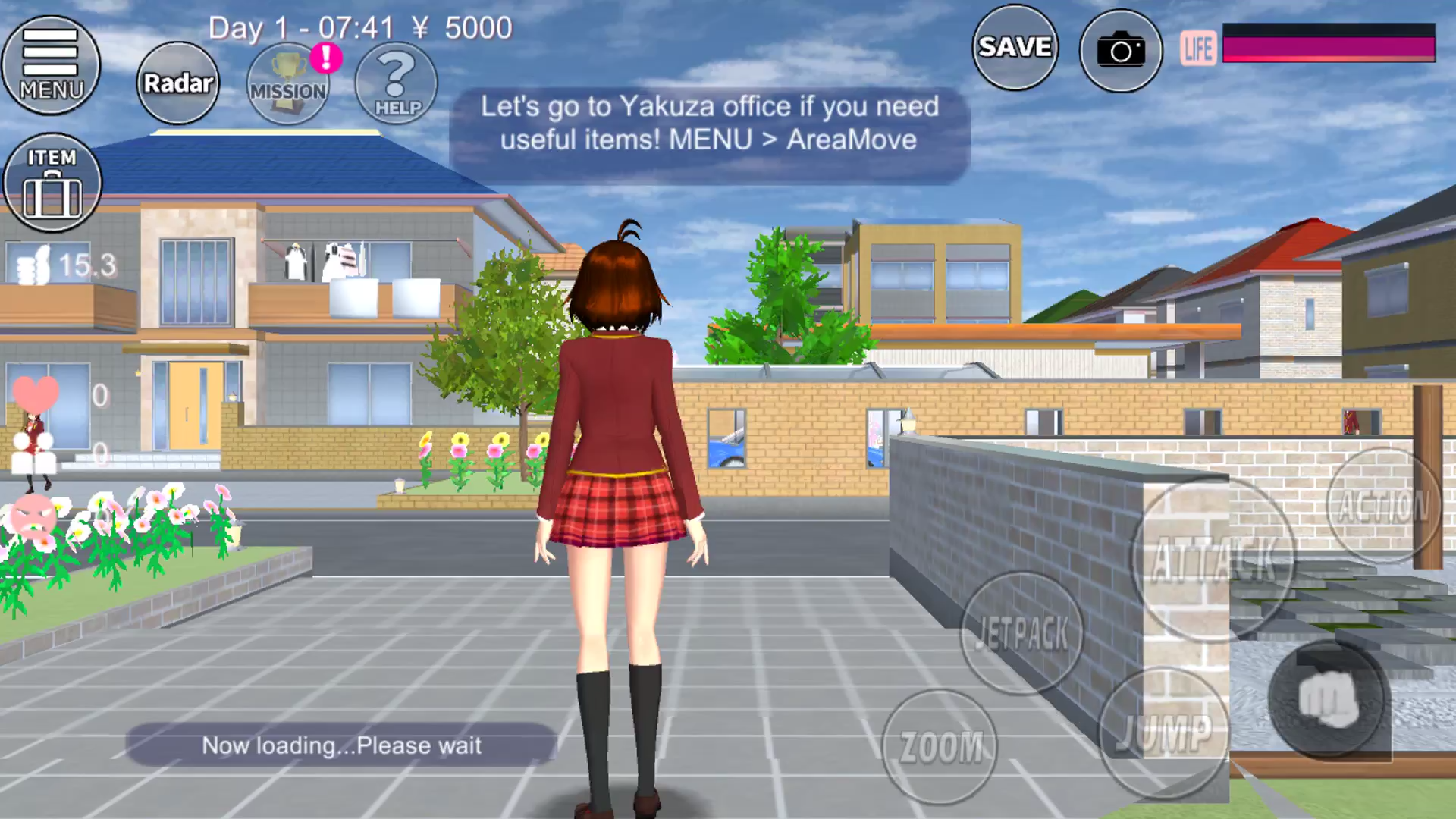
Task: Take a screenshot with camera button
Action: click(x=1121, y=51)
